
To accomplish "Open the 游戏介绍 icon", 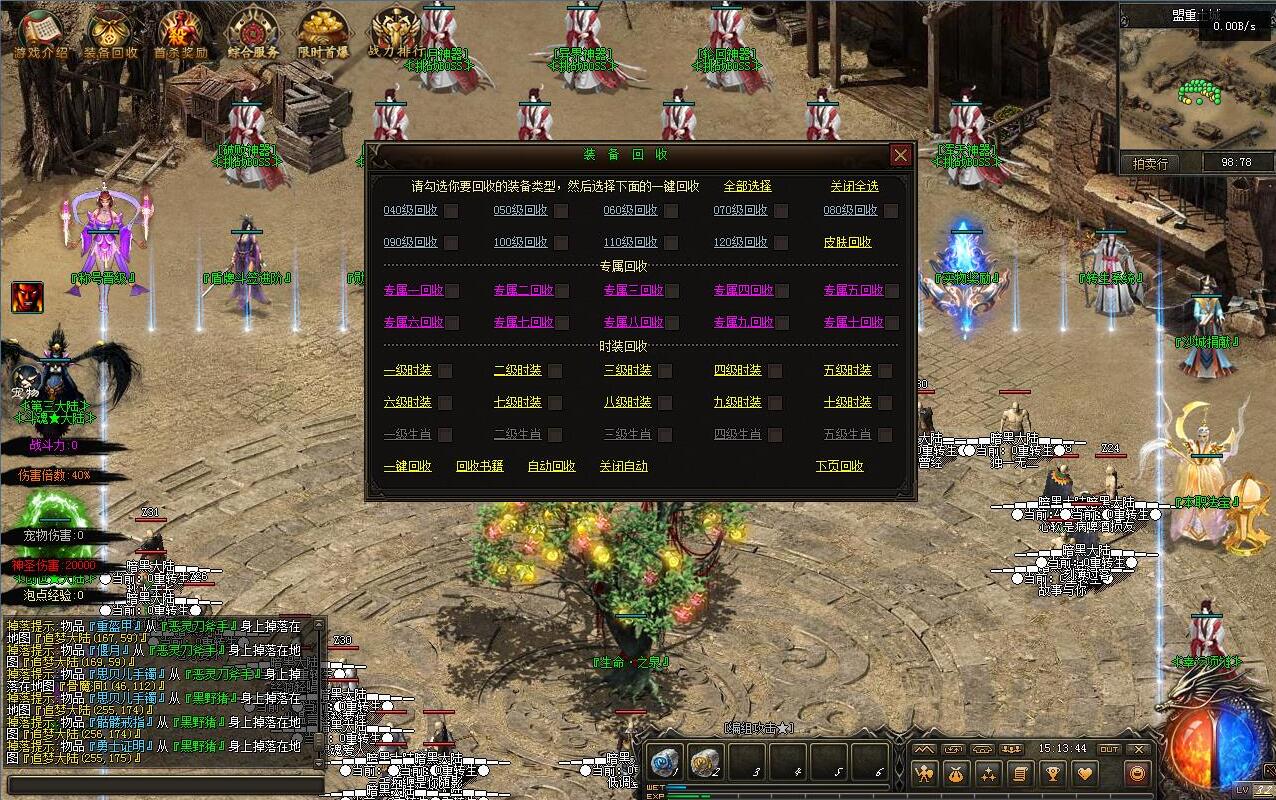I will point(40,33).
